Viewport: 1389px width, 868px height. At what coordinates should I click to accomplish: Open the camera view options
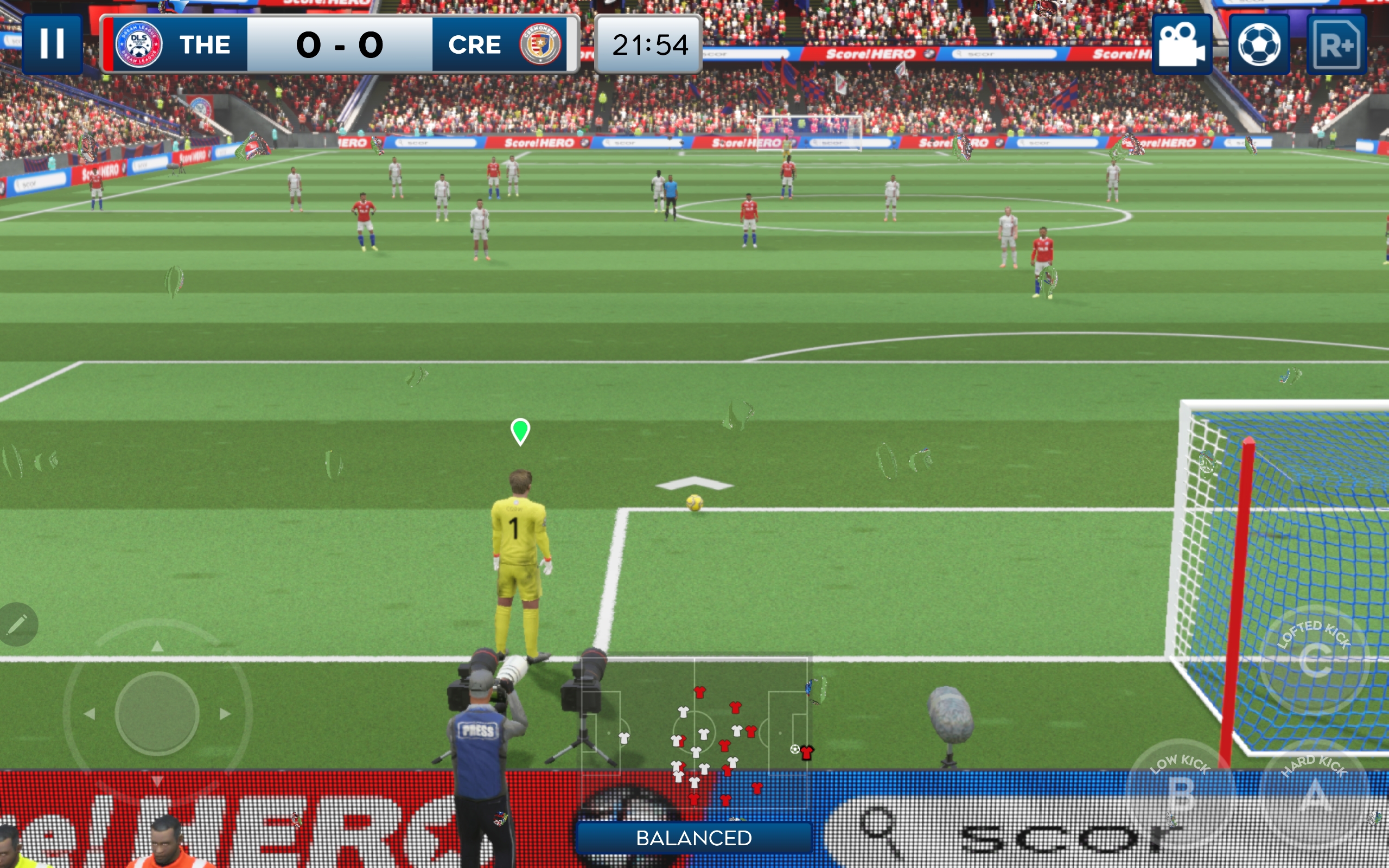(1182, 44)
